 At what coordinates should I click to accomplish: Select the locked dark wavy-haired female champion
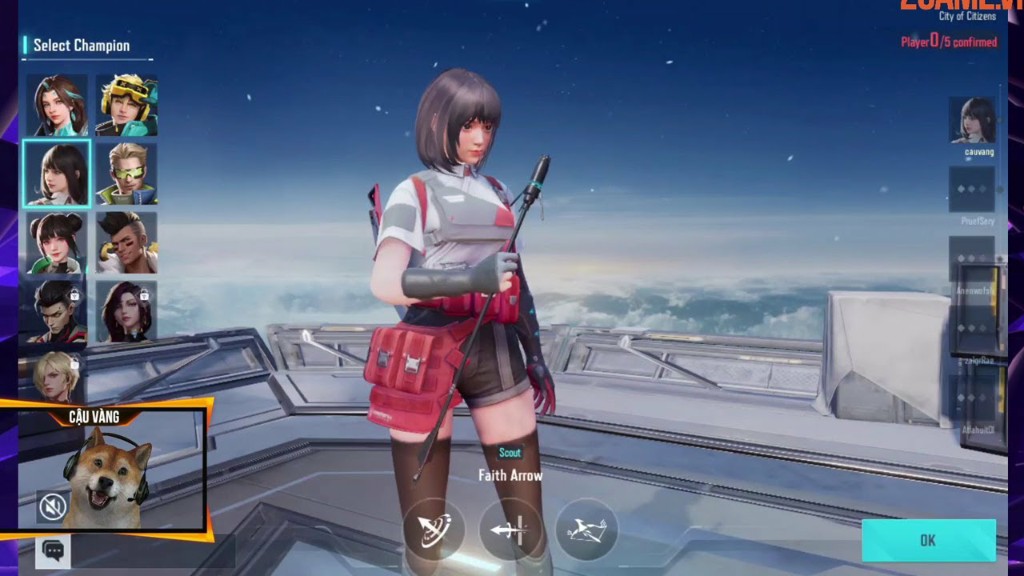click(127, 311)
